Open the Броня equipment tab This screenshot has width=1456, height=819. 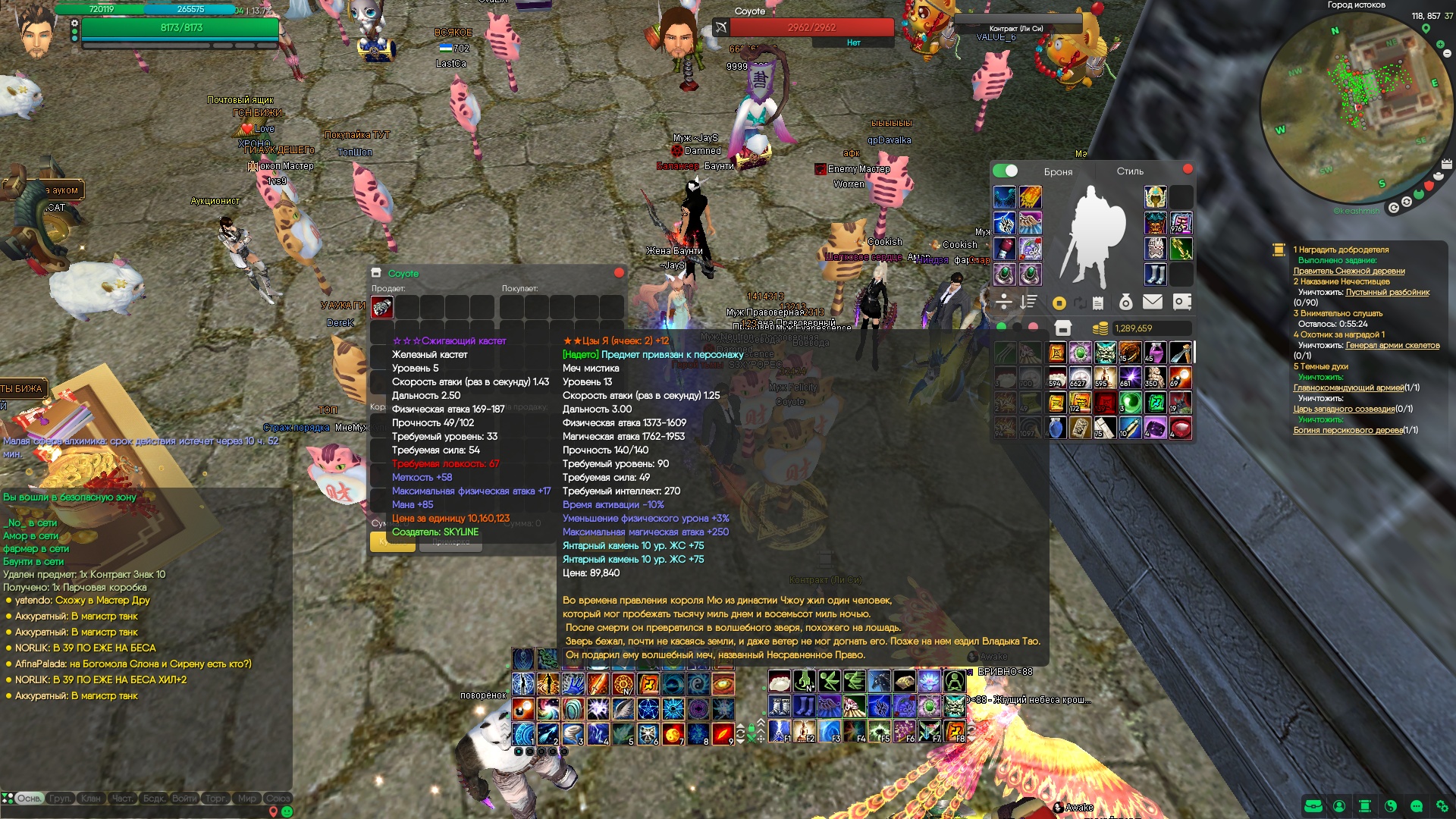click(x=1058, y=172)
